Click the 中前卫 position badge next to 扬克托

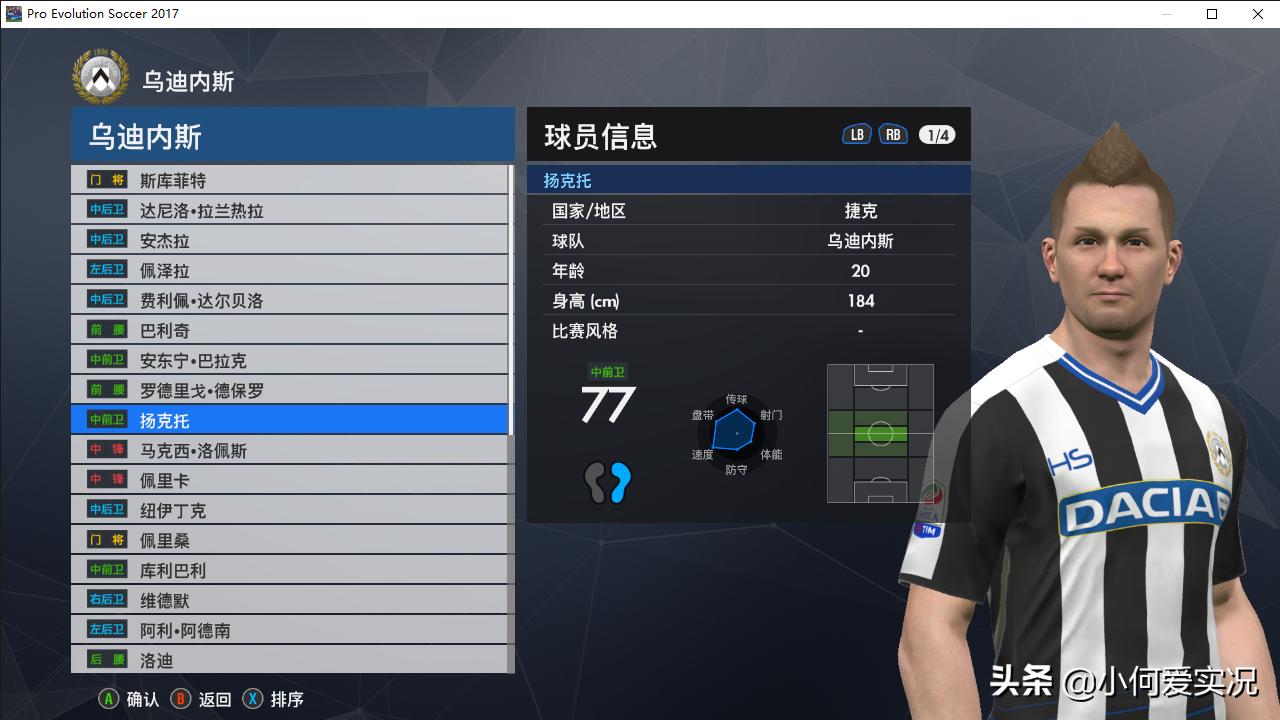110,420
